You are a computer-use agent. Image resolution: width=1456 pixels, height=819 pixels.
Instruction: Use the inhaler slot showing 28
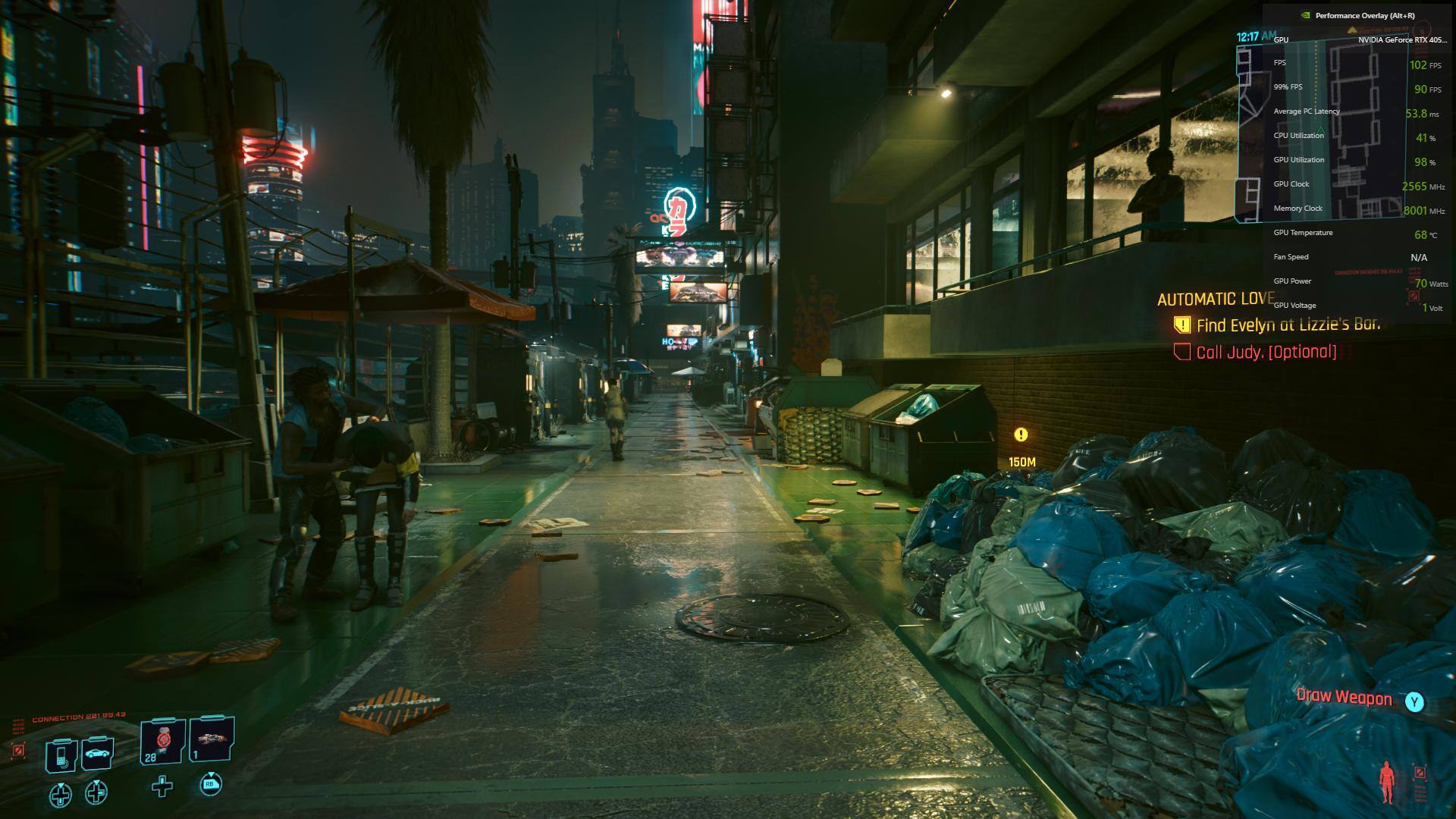(162, 741)
